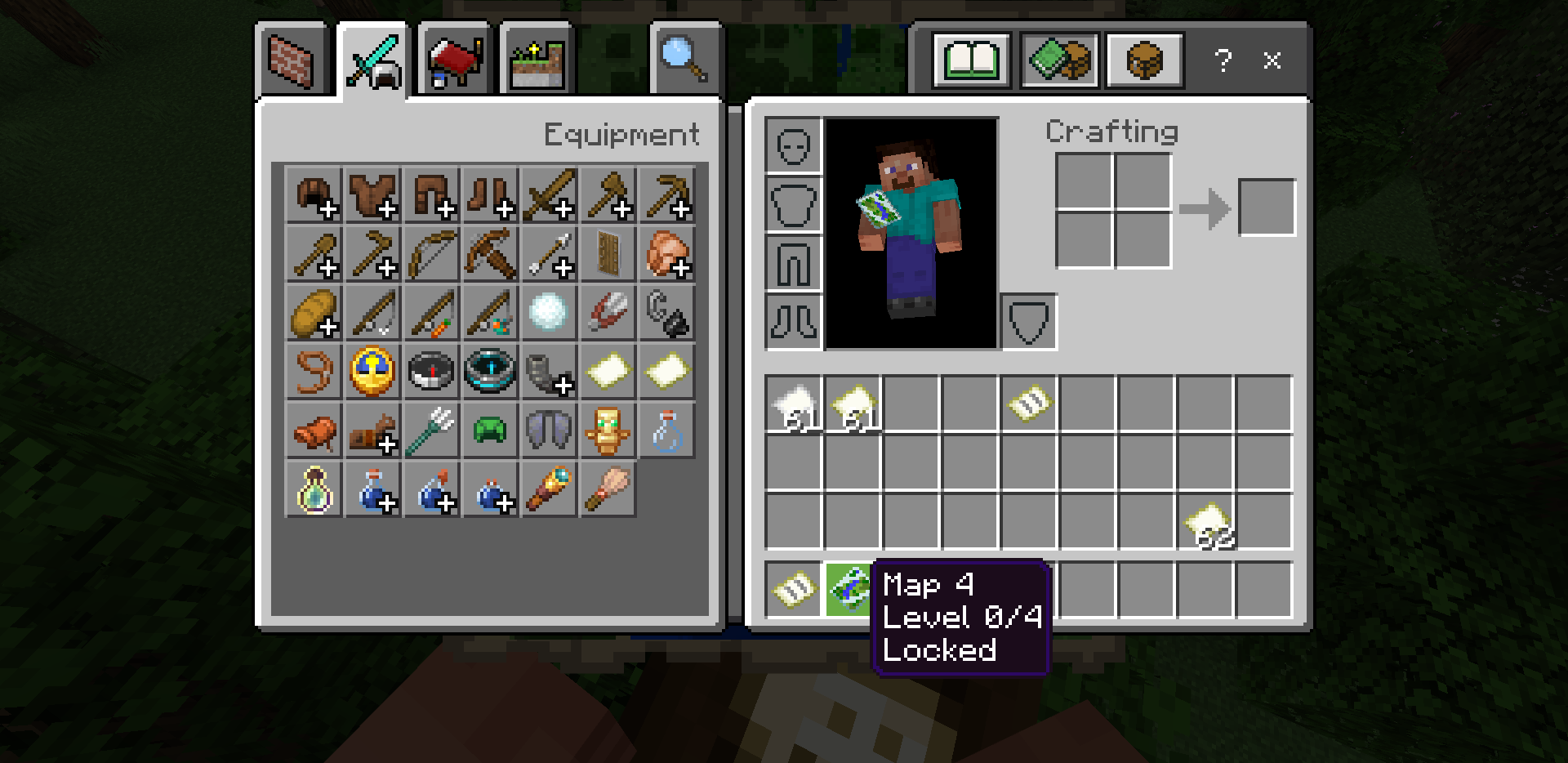Open the Items tab with bed icon
The height and width of the screenshot is (763, 1568).
(x=454, y=60)
